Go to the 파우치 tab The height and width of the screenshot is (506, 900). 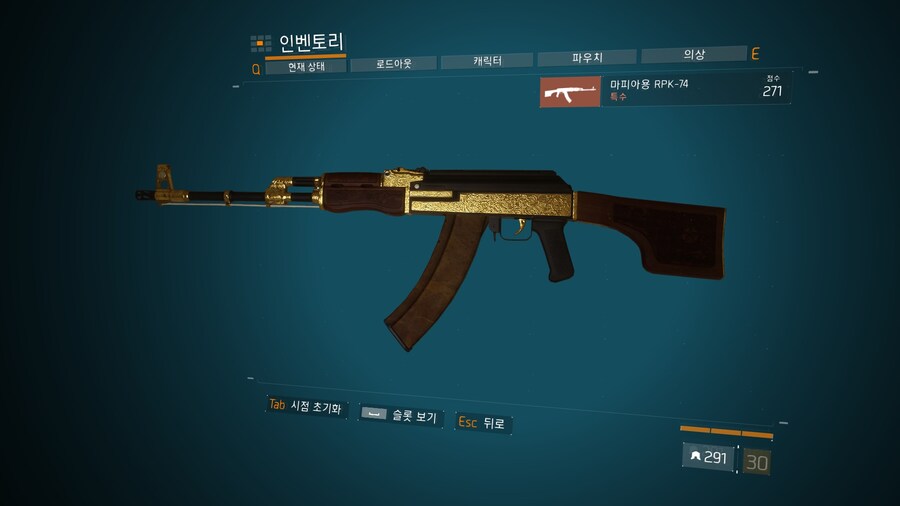pos(587,58)
